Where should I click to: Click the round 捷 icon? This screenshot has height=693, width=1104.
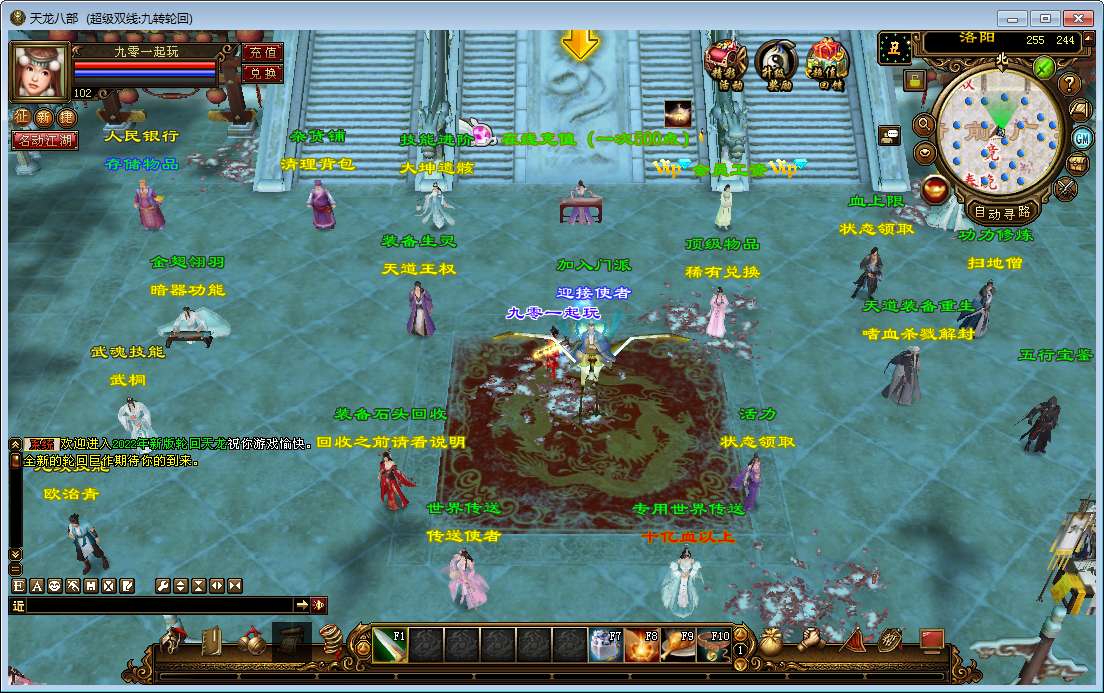tap(68, 117)
